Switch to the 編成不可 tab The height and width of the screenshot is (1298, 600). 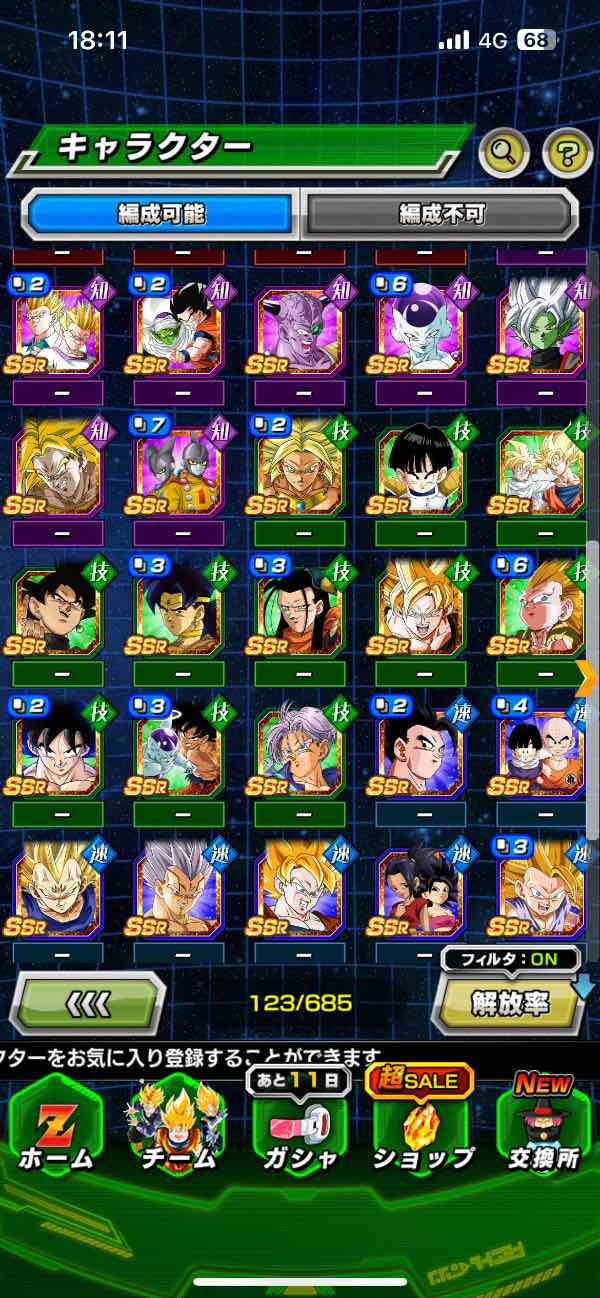tap(442, 213)
